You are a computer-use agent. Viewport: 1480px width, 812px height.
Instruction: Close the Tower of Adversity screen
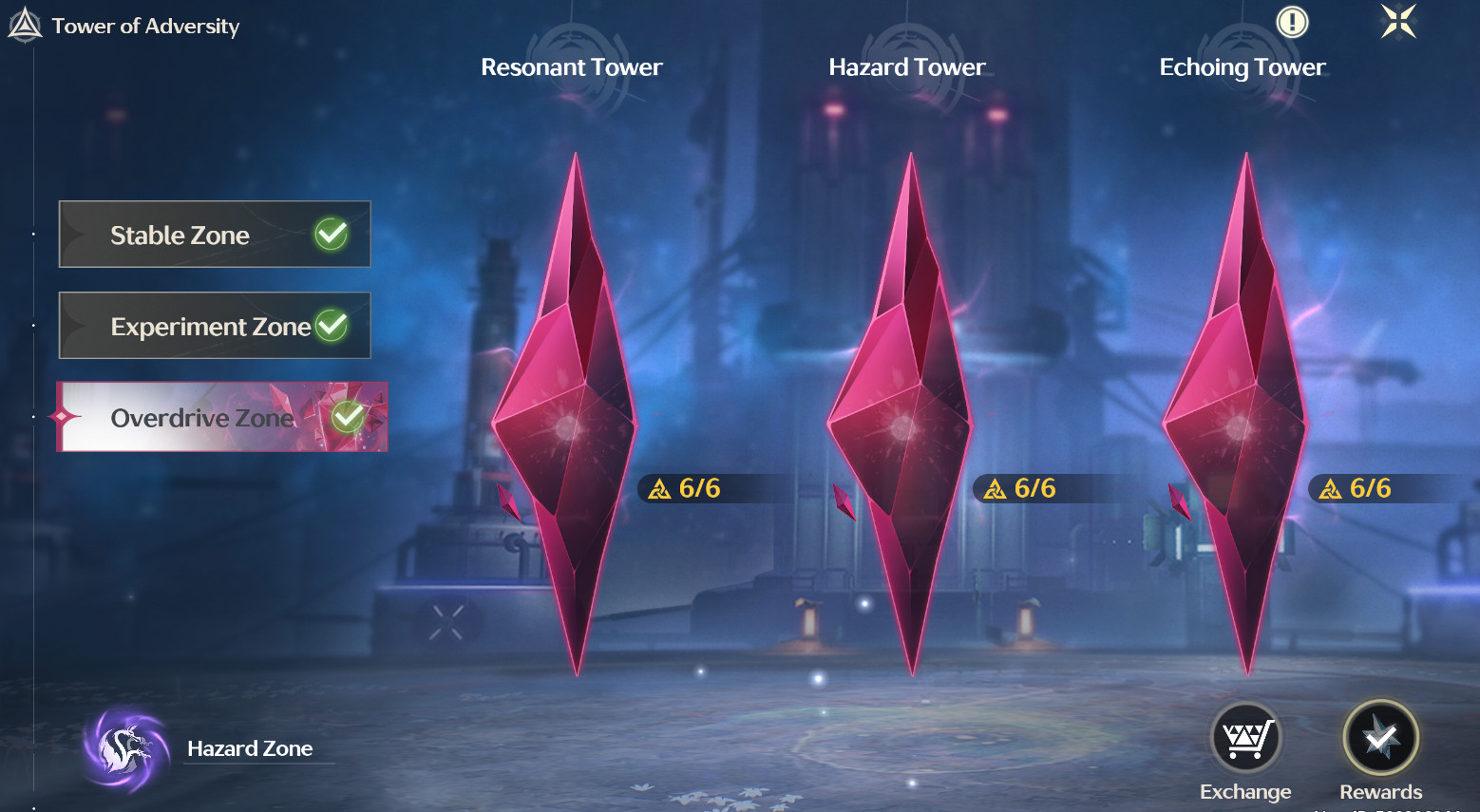pyautogui.click(x=1398, y=22)
